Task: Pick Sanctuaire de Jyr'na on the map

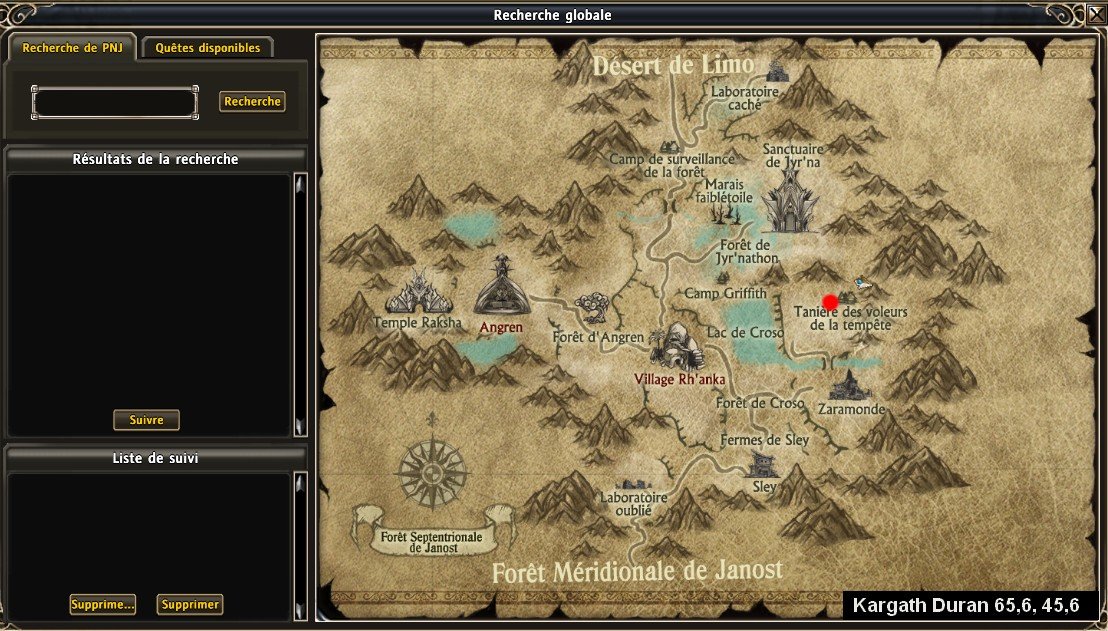Action: click(x=793, y=193)
